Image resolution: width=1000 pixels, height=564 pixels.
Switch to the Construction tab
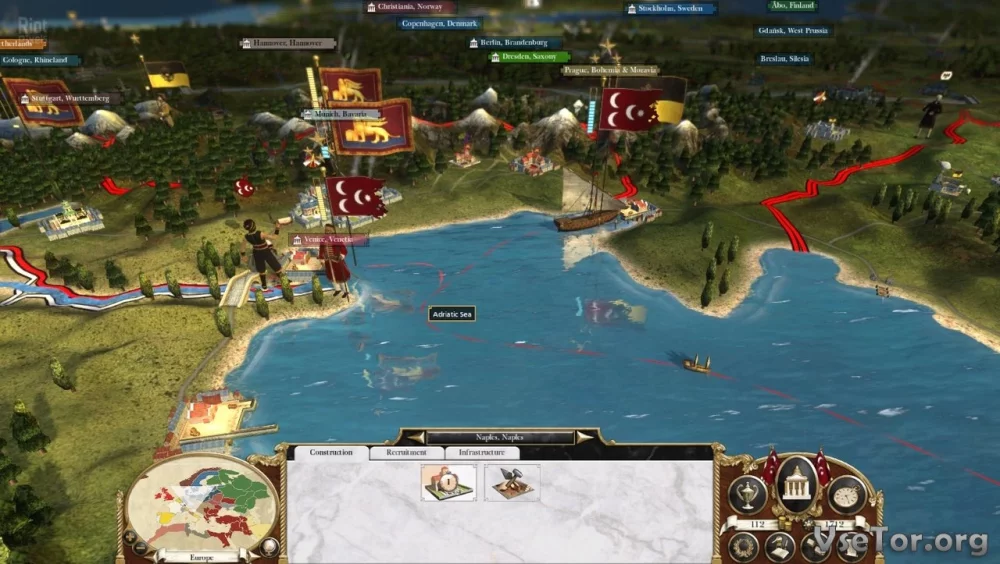[330, 453]
